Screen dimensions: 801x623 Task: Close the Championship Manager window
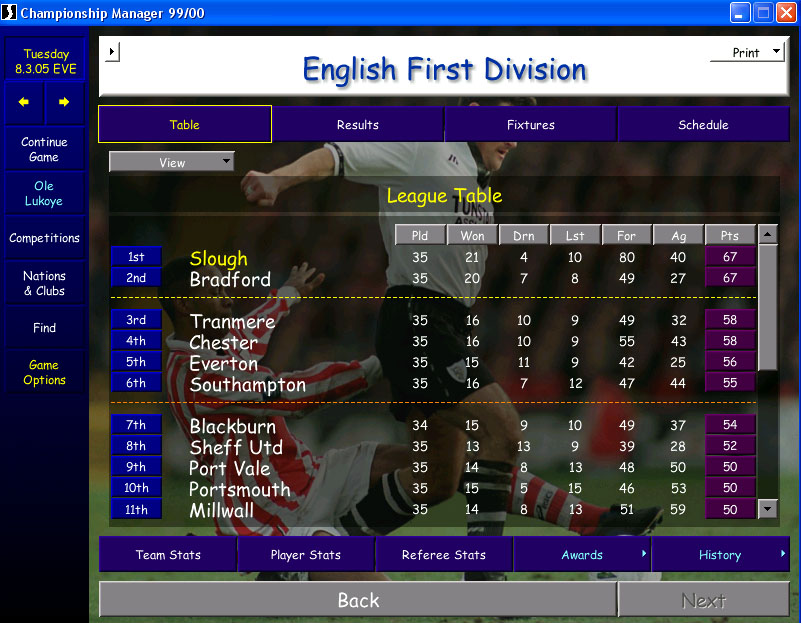tap(785, 13)
